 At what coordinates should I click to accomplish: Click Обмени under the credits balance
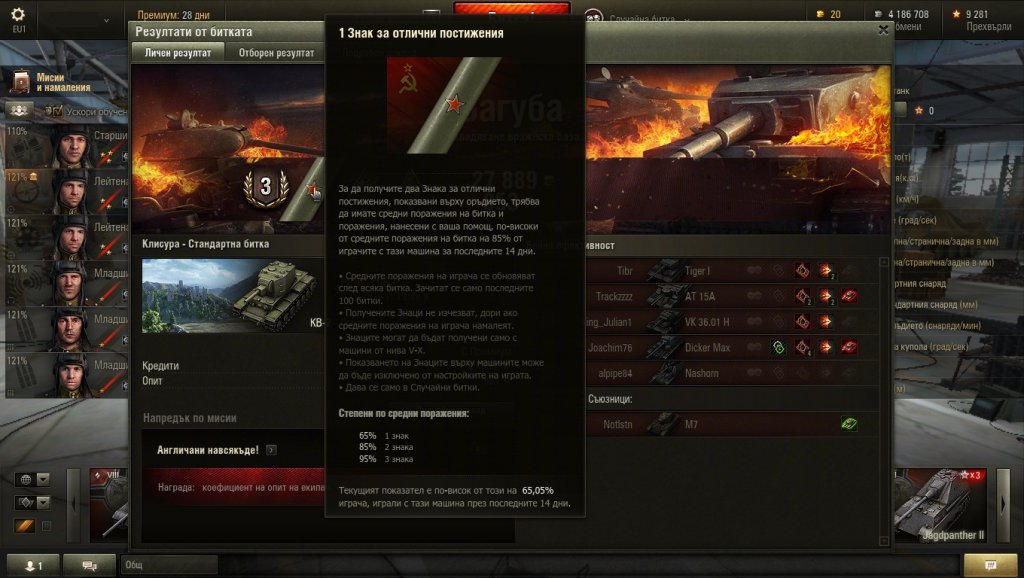coord(903,28)
